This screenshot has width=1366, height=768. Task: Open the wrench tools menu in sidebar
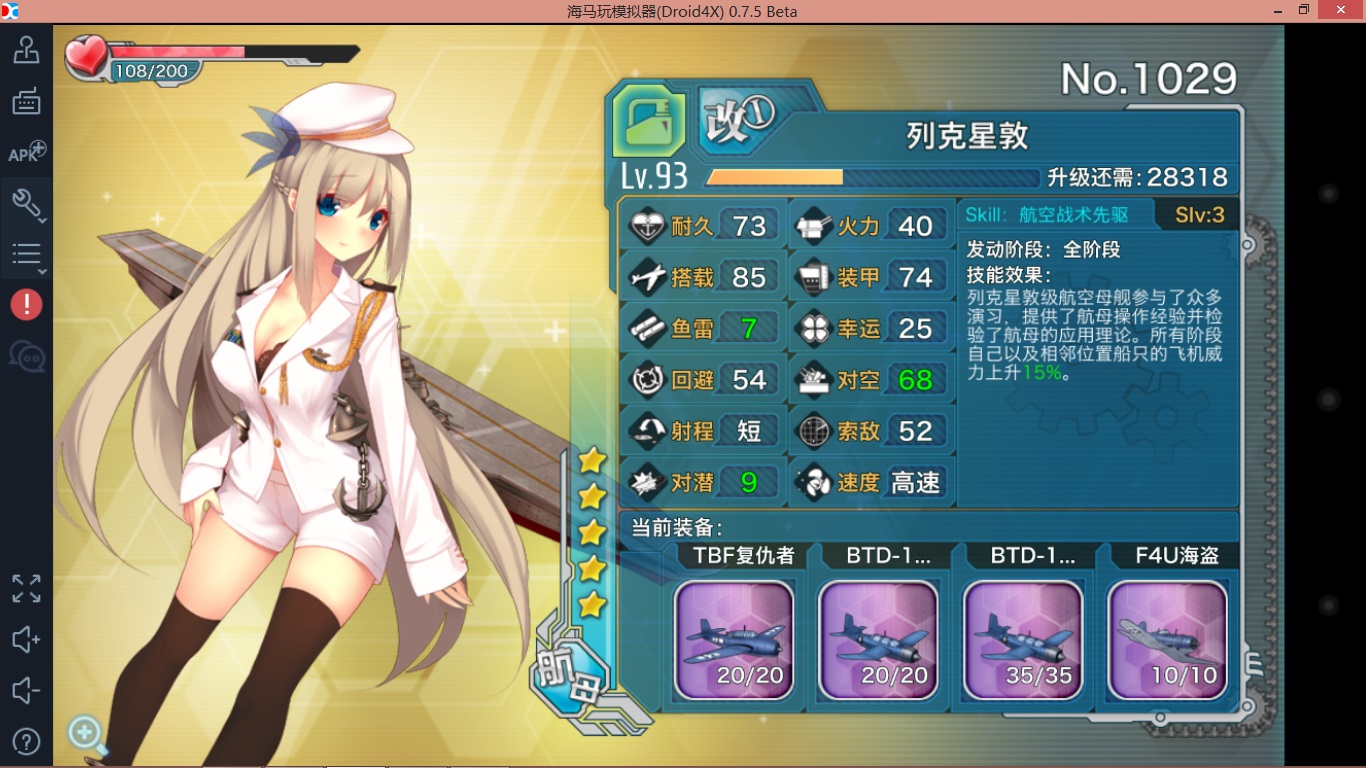26,203
